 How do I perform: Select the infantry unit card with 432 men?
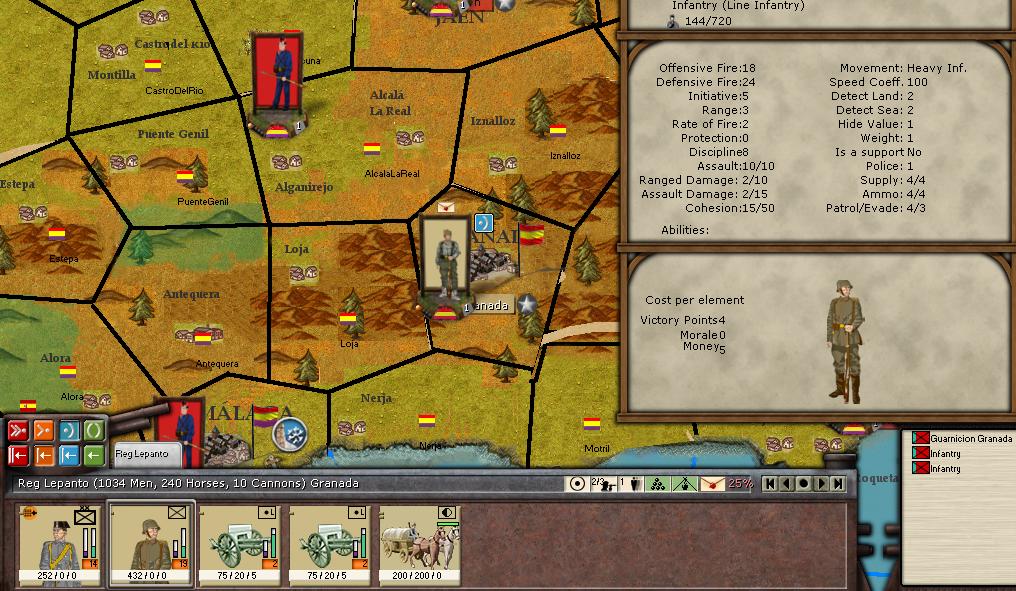point(152,544)
